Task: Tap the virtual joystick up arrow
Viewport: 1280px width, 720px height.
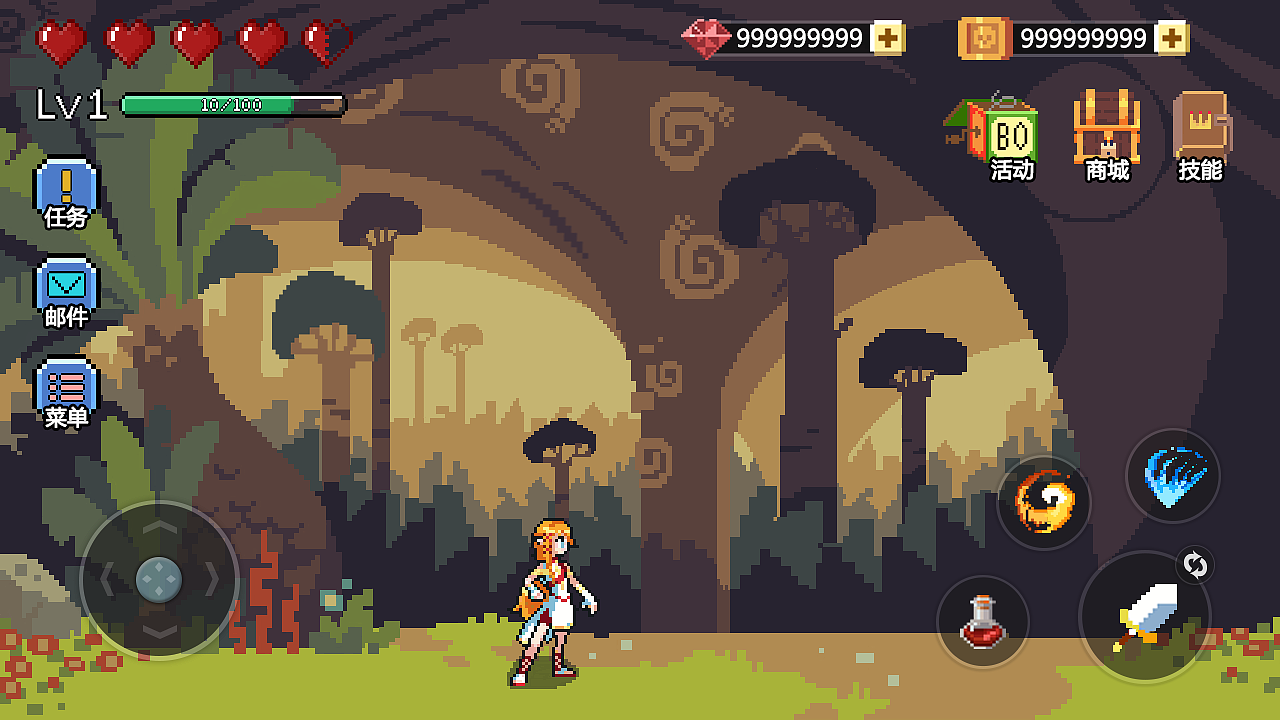Action: 159,527
